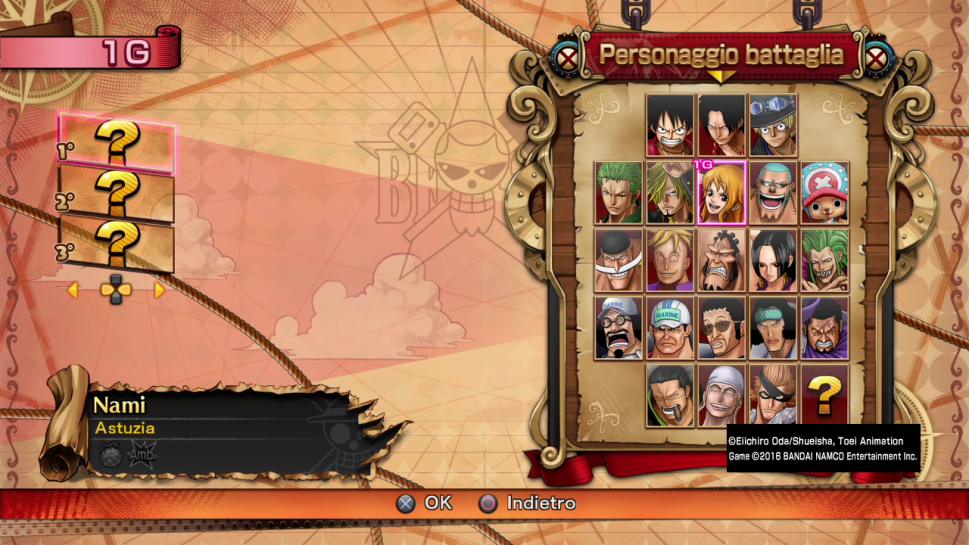Choose Ace as battle character
Image resolution: width=969 pixels, height=545 pixels.
[721, 125]
